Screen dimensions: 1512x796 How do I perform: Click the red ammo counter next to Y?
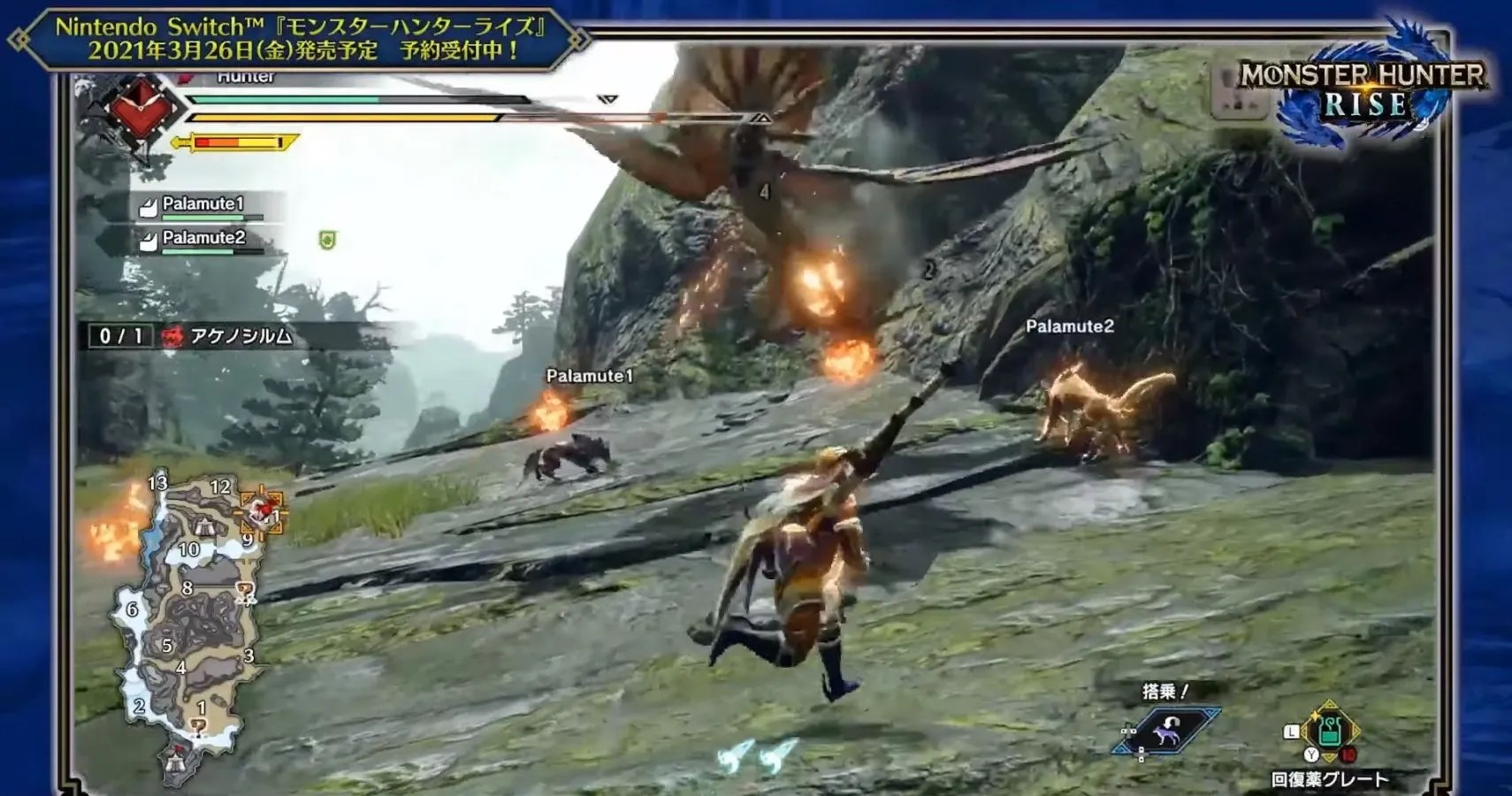coord(1348,754)
